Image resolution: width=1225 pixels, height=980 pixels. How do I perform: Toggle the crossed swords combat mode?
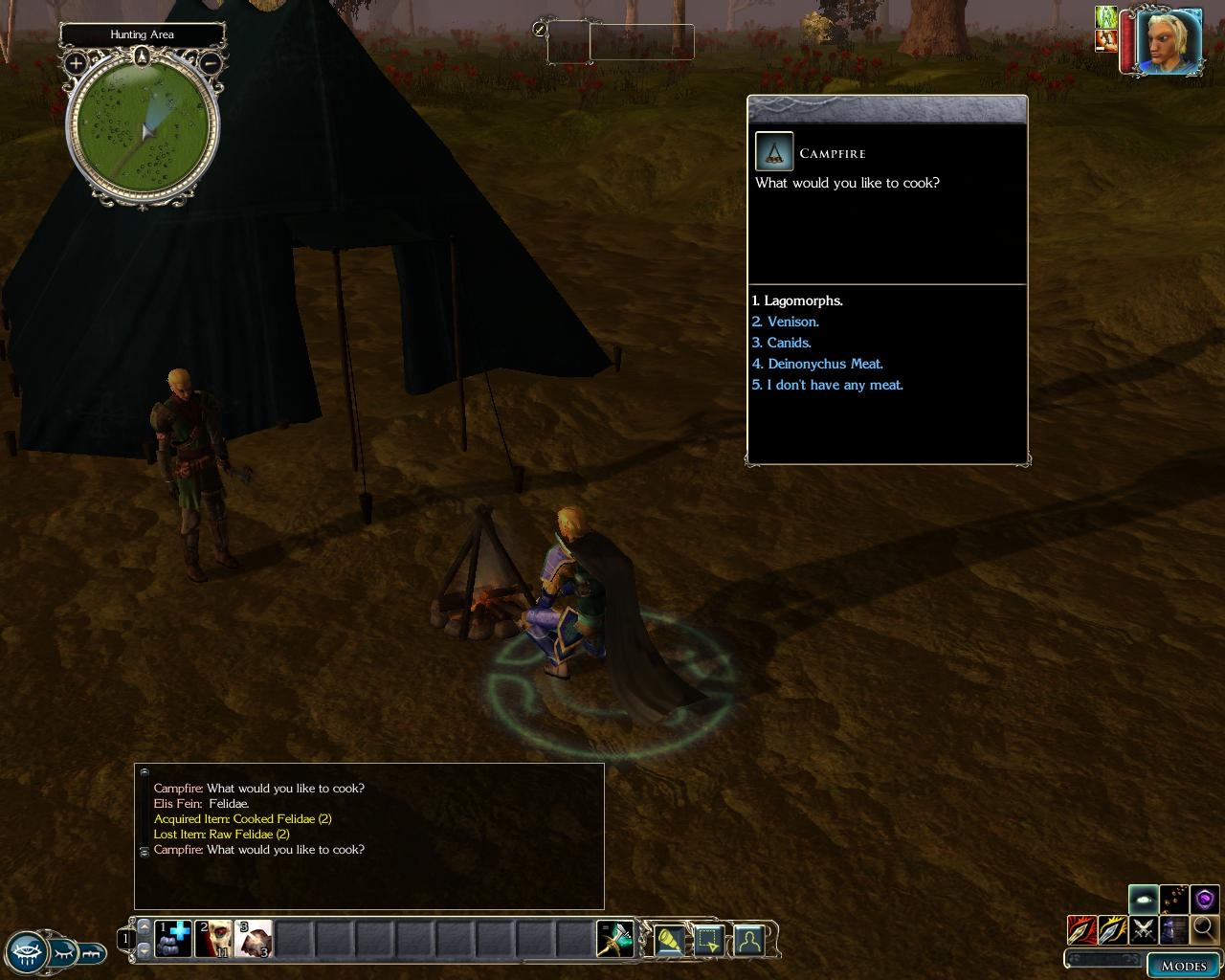pos(1143,928)
